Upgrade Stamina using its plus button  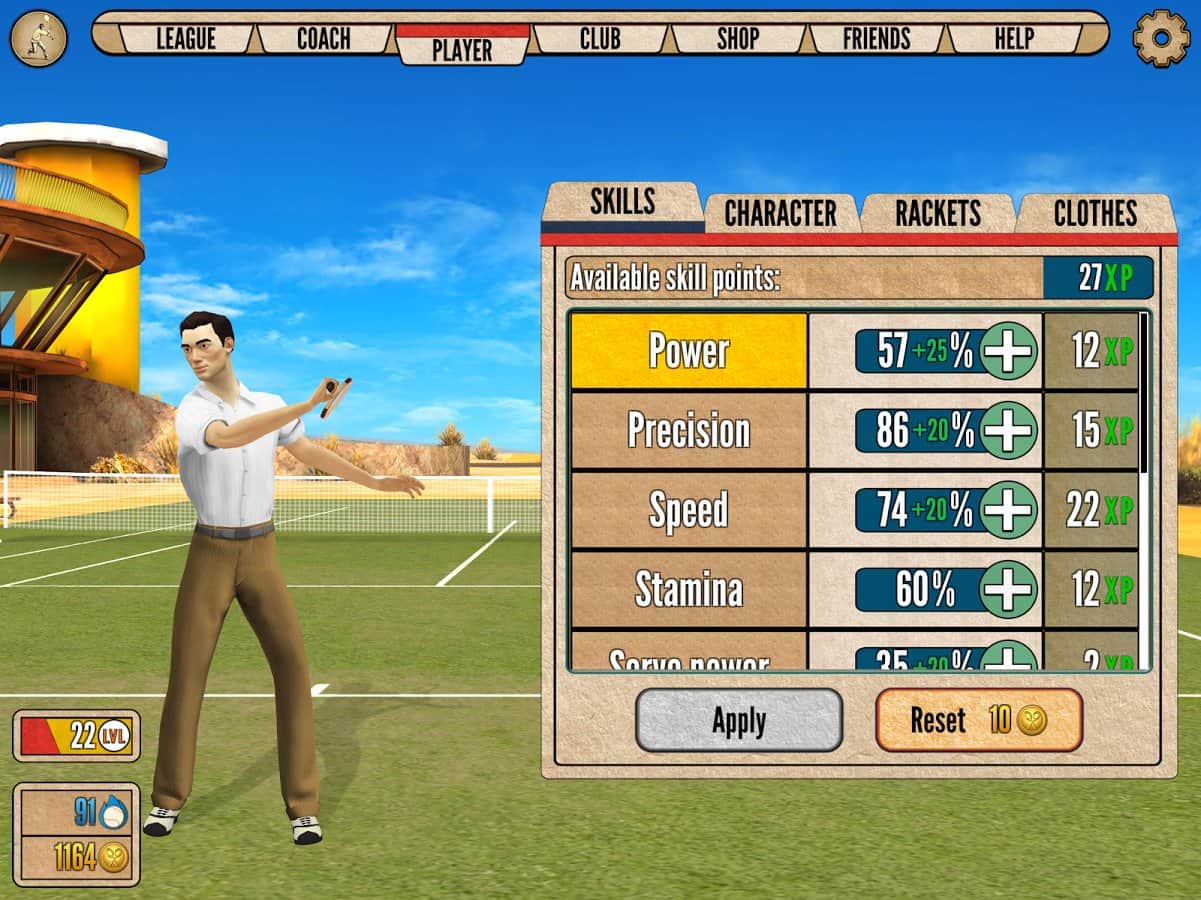[x=1008, y=589]
